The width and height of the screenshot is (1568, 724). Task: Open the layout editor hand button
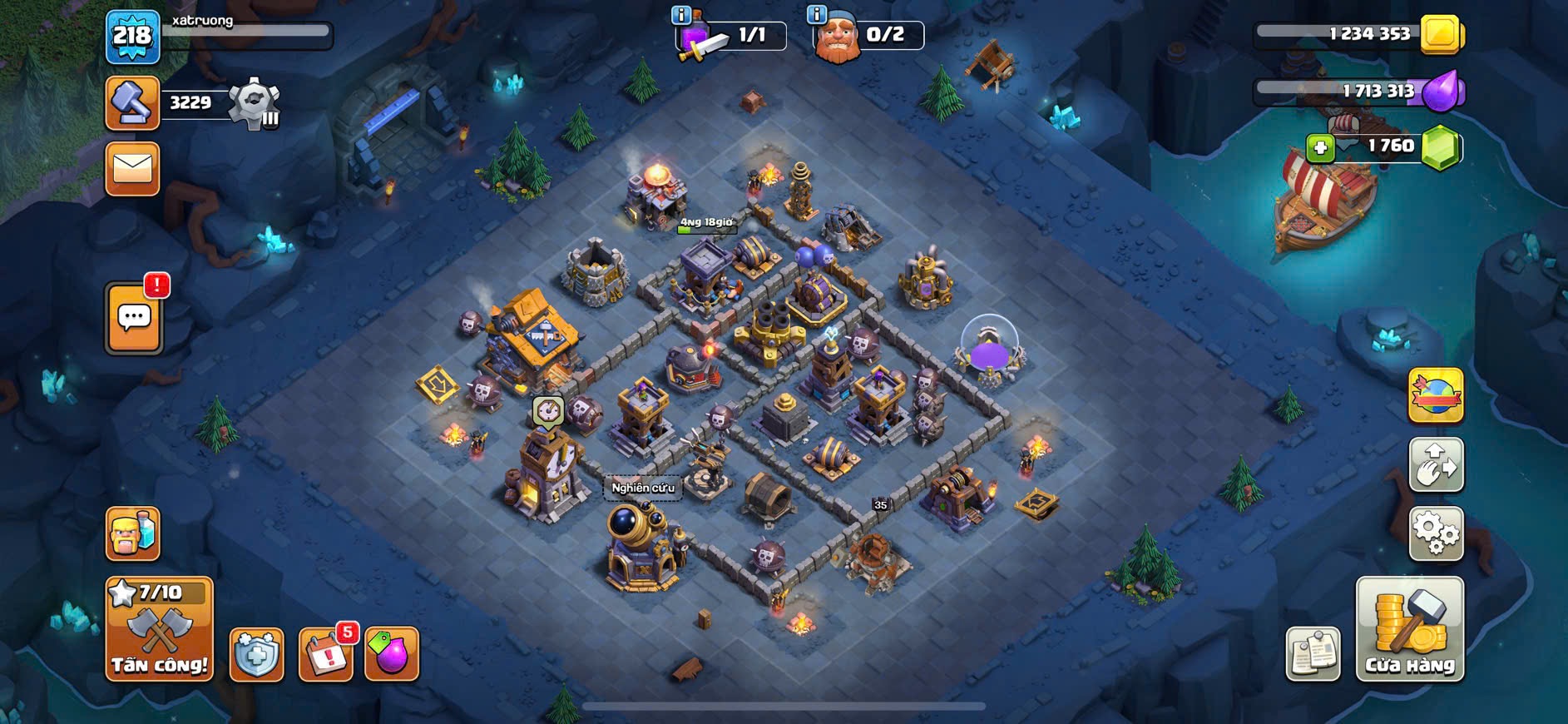[1436, 465]
